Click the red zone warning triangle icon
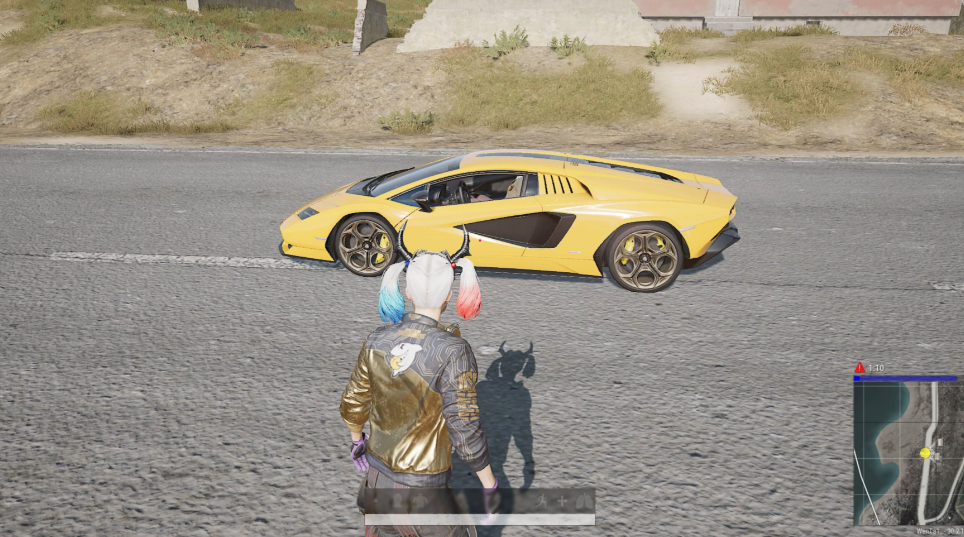The width and height of the screenshot is (964, 537). [x=860, y=368]
